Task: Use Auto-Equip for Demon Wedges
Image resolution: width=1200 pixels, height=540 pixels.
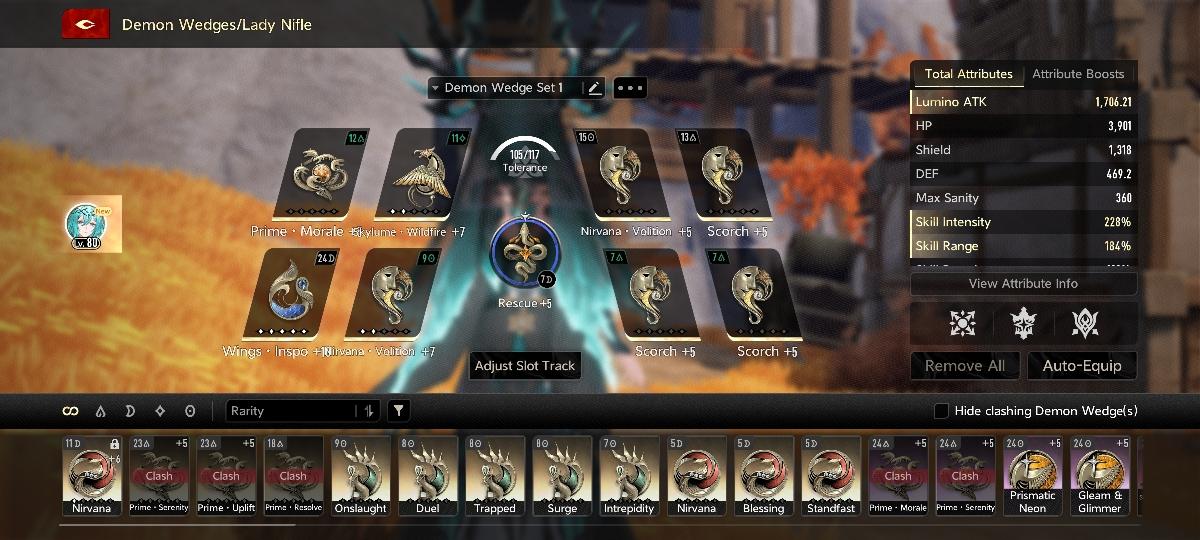Action: point(1082,366)
